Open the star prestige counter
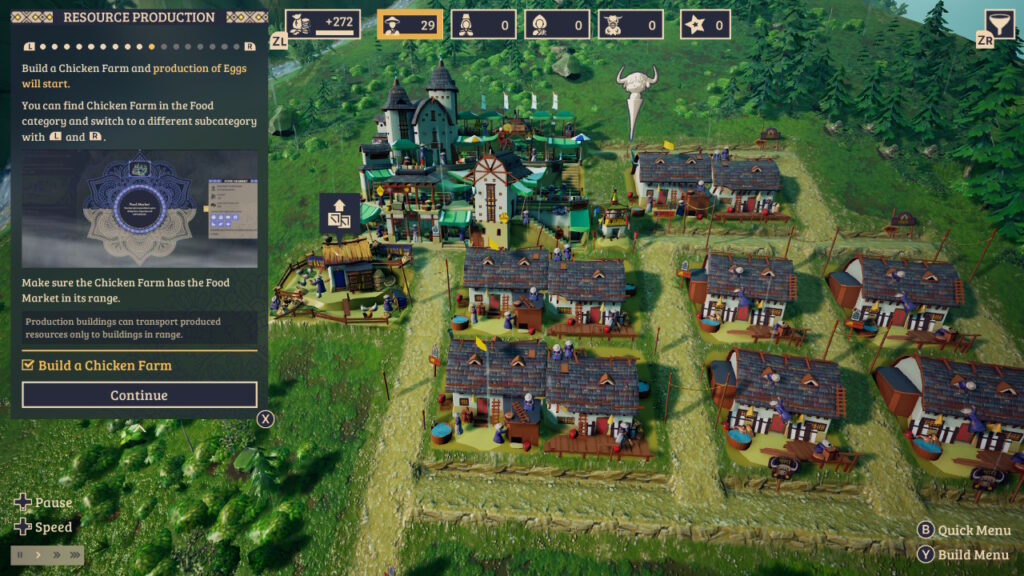Screen dimensions: 1024x576 pyautogui.click(x=705, y=24)
